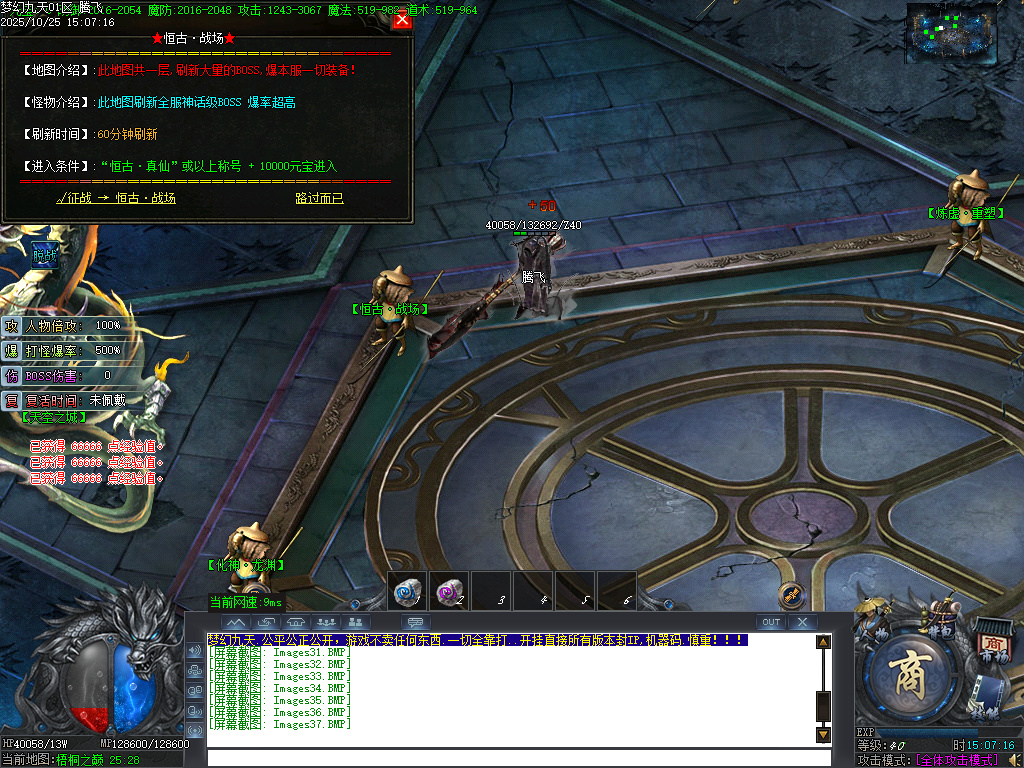
Task: Close the 恒古·战场 info panel
Action: click(402, 20)
